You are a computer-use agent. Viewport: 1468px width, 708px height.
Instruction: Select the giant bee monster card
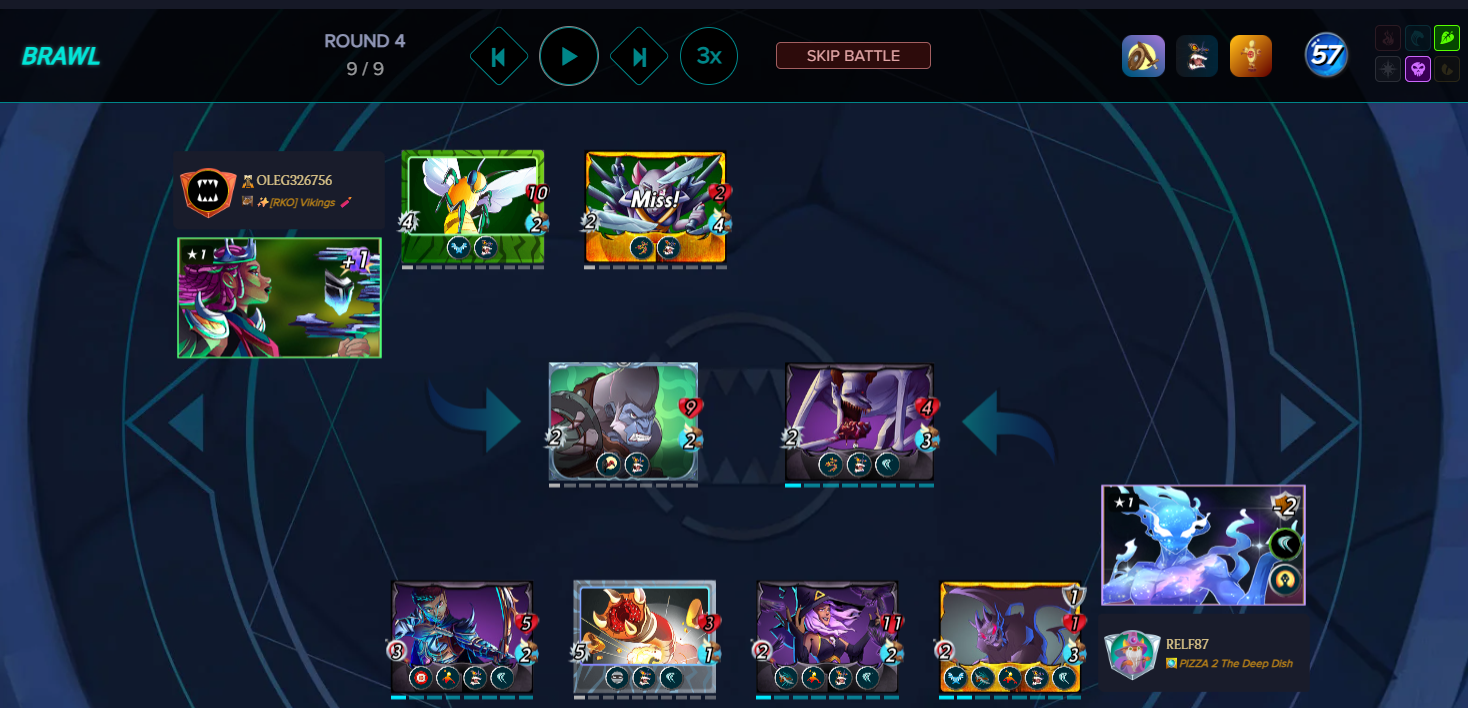click(472, 206)
